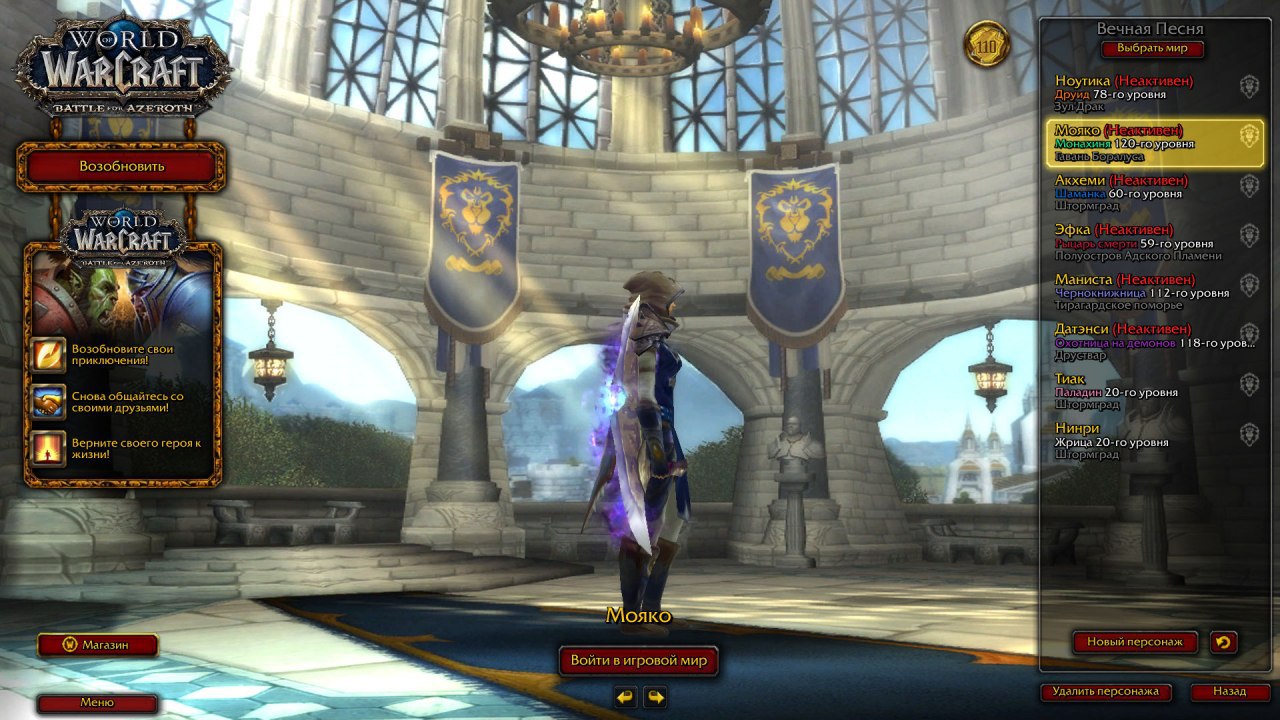Select character Маниста the warlock

click(1150, 292)
